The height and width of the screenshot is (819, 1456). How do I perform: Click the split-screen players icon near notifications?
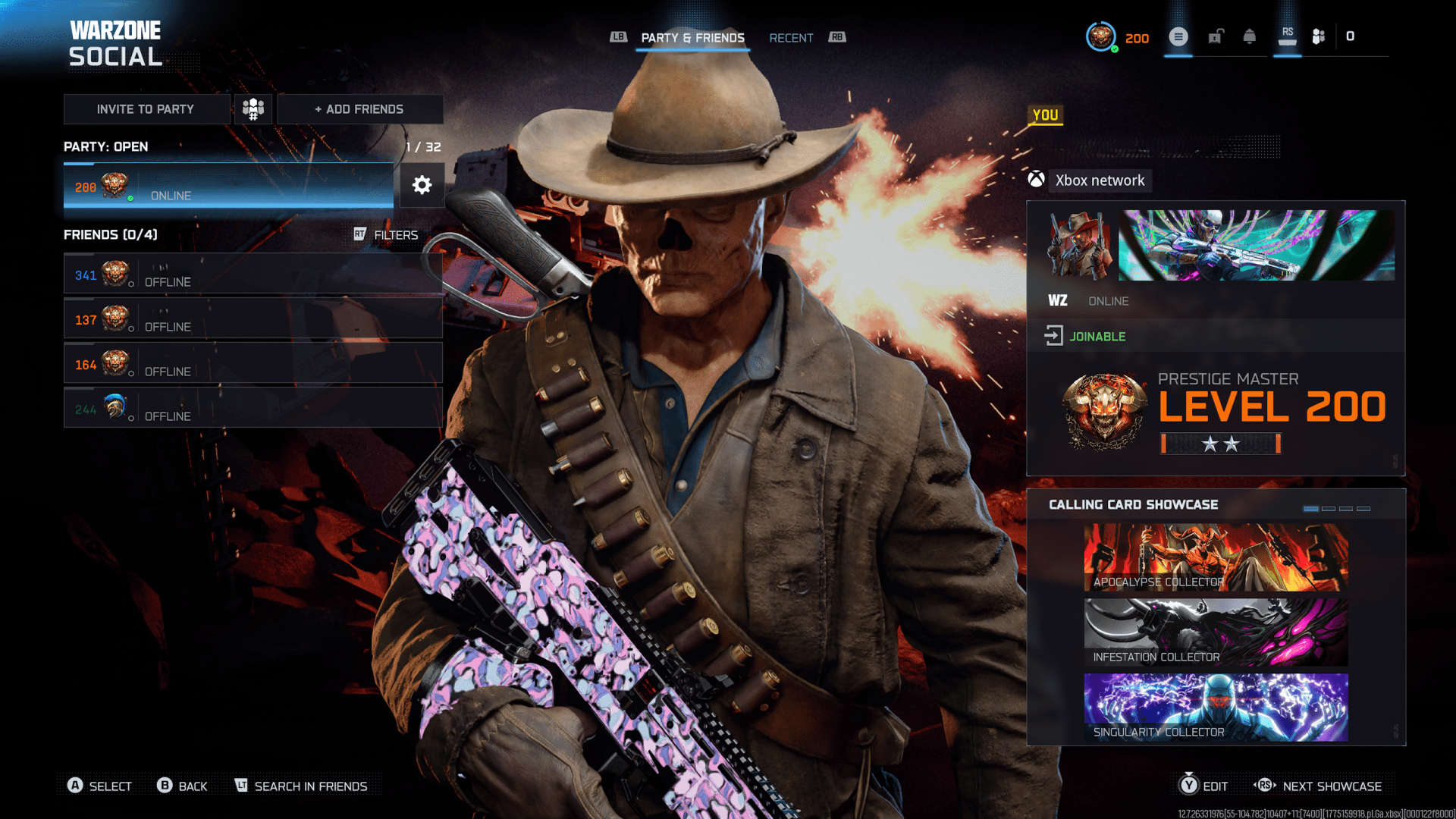(x=1317, y=36)
